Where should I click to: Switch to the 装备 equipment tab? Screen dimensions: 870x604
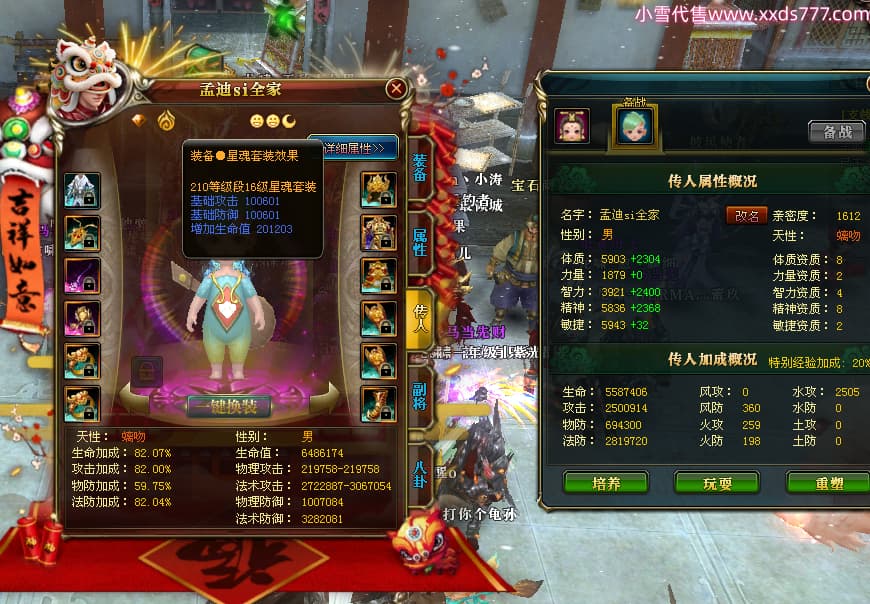(x=420, y=167)
